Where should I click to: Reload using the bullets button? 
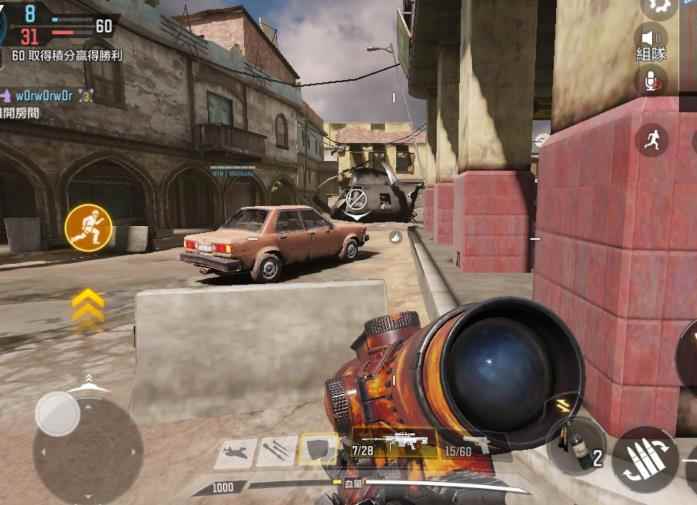[644, 459]
